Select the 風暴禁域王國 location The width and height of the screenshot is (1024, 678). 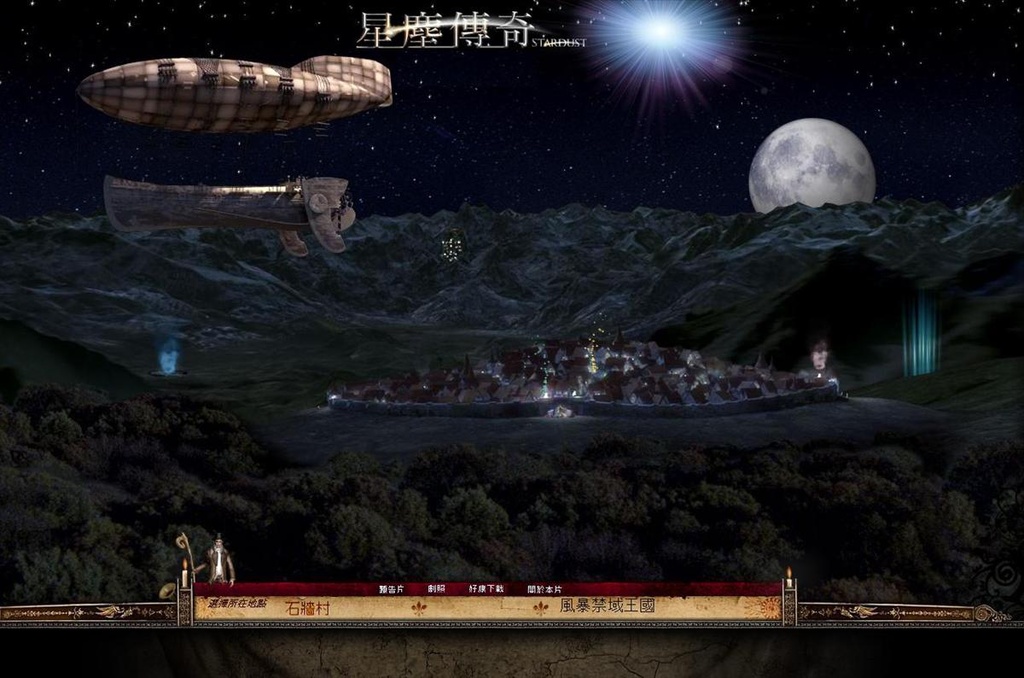(x=607, y=606)
